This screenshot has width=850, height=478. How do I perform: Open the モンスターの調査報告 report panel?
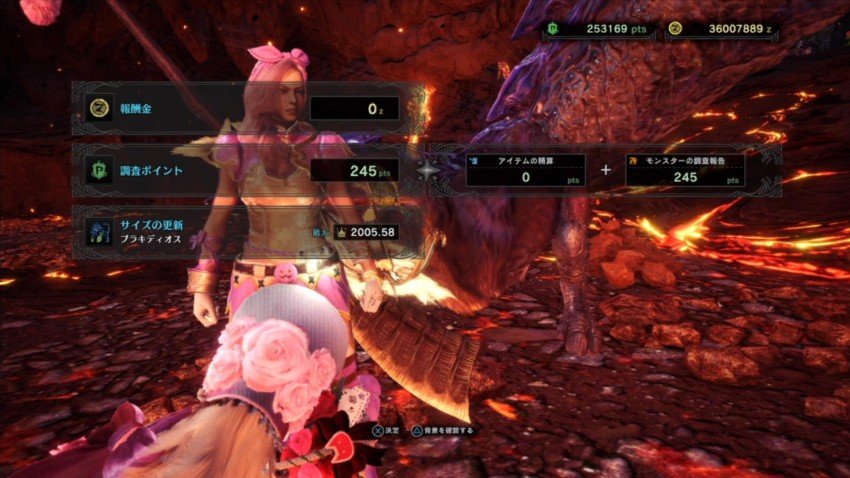click(685, 170)
